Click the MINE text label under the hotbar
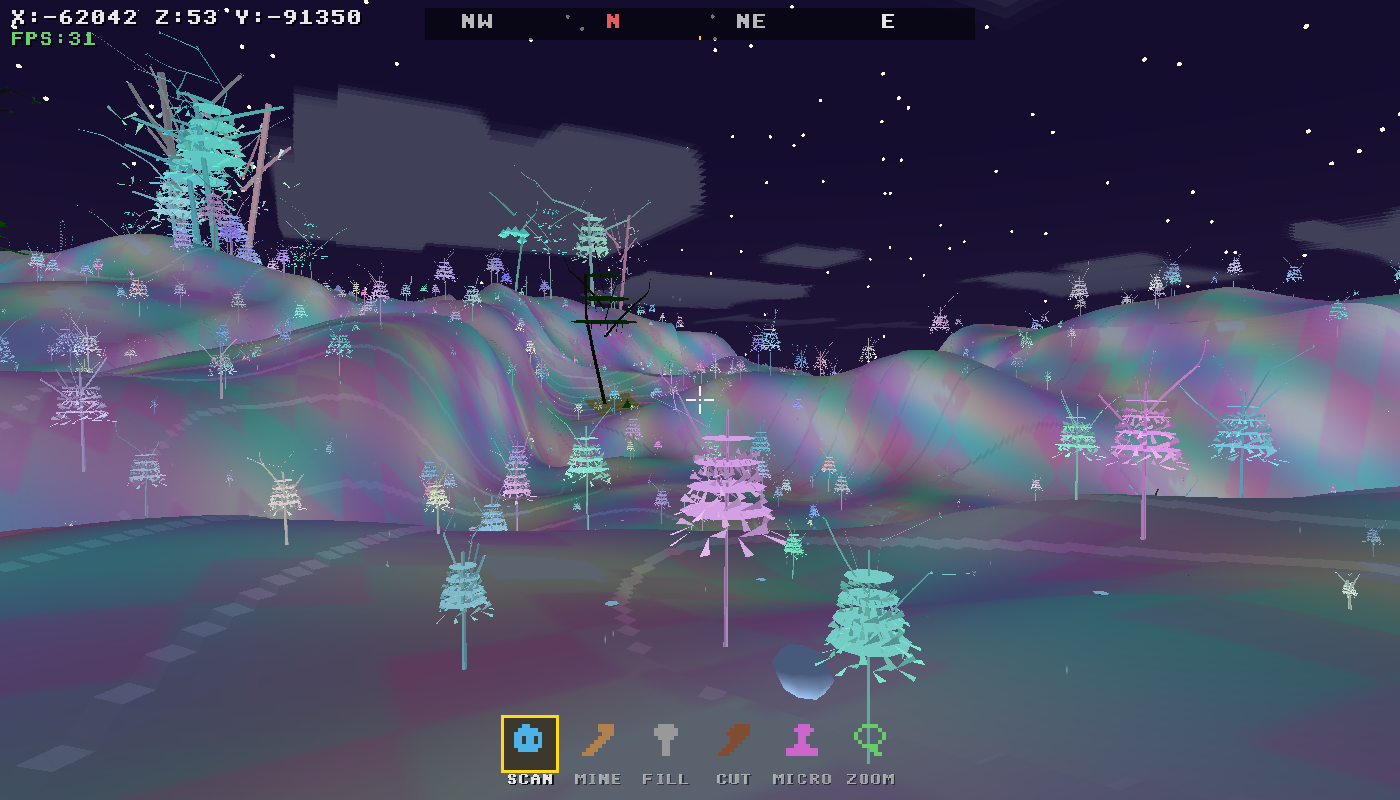1400x800 pixels. pos(597,778)
